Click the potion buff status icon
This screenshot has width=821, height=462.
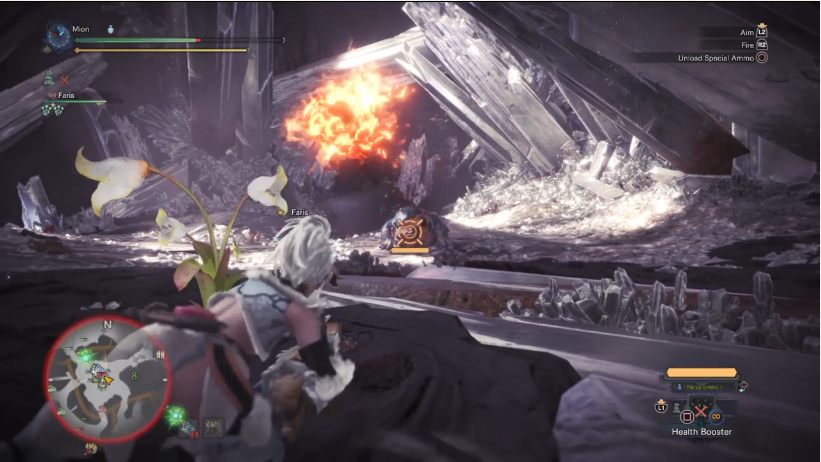(x=110, y=30)
